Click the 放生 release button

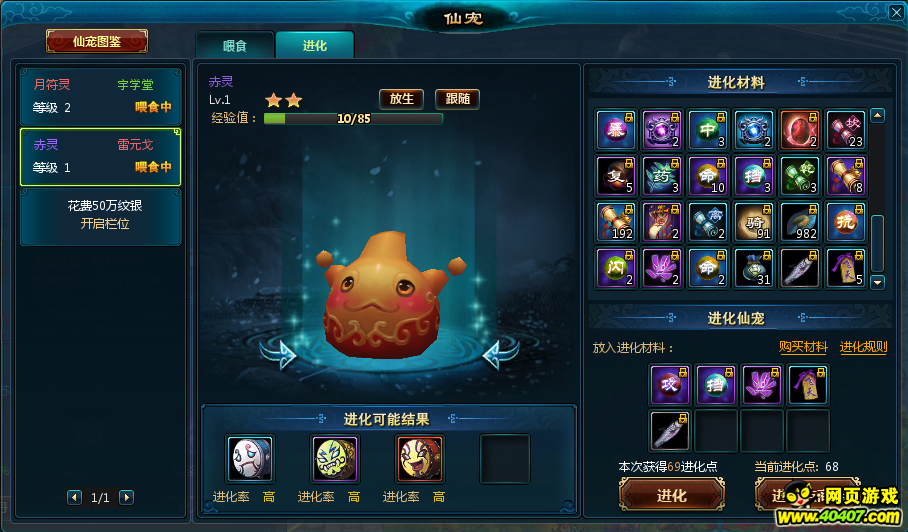coord(401,98)
